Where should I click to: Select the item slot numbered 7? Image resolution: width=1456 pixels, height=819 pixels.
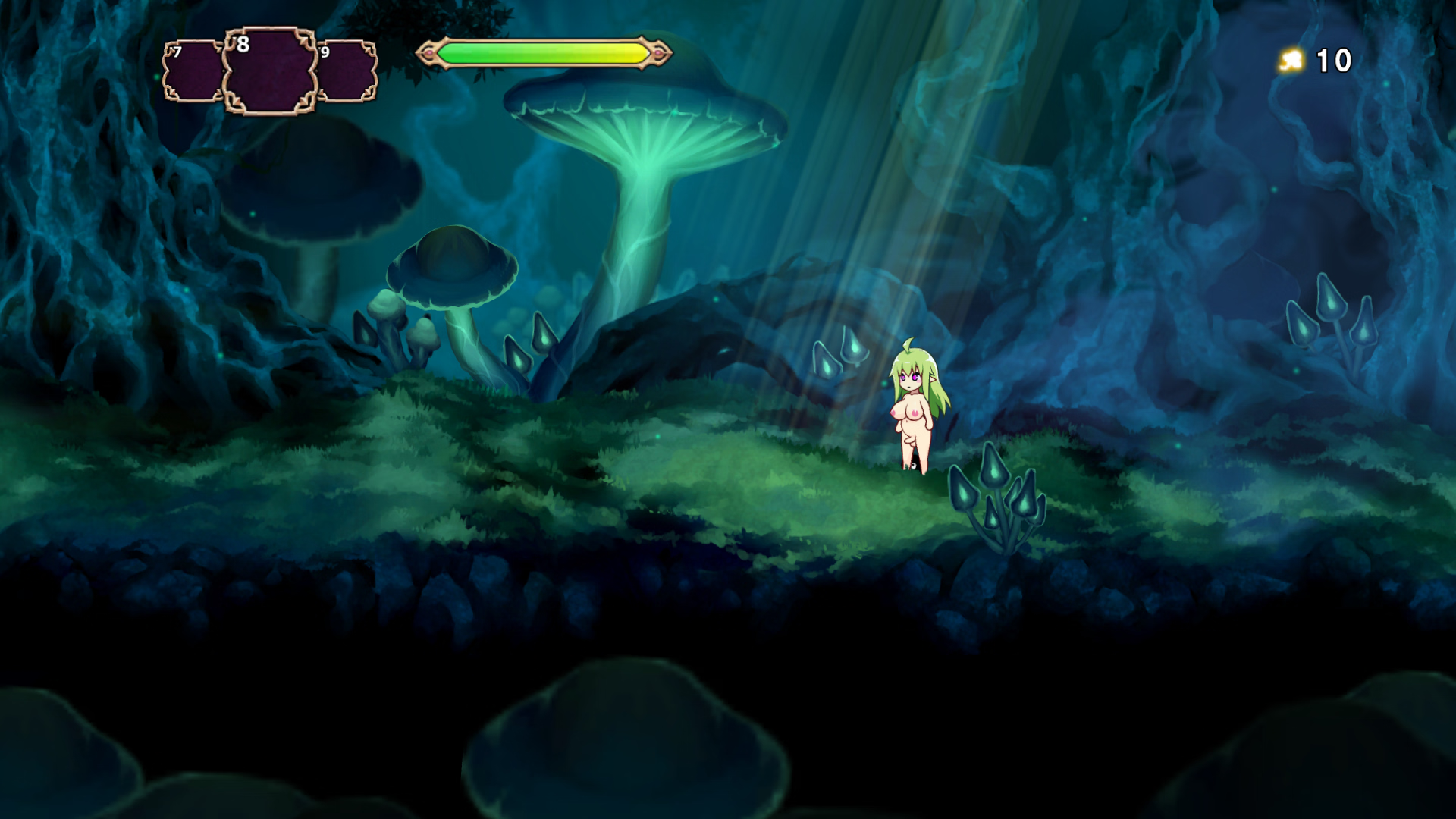[x=193, y=71]
